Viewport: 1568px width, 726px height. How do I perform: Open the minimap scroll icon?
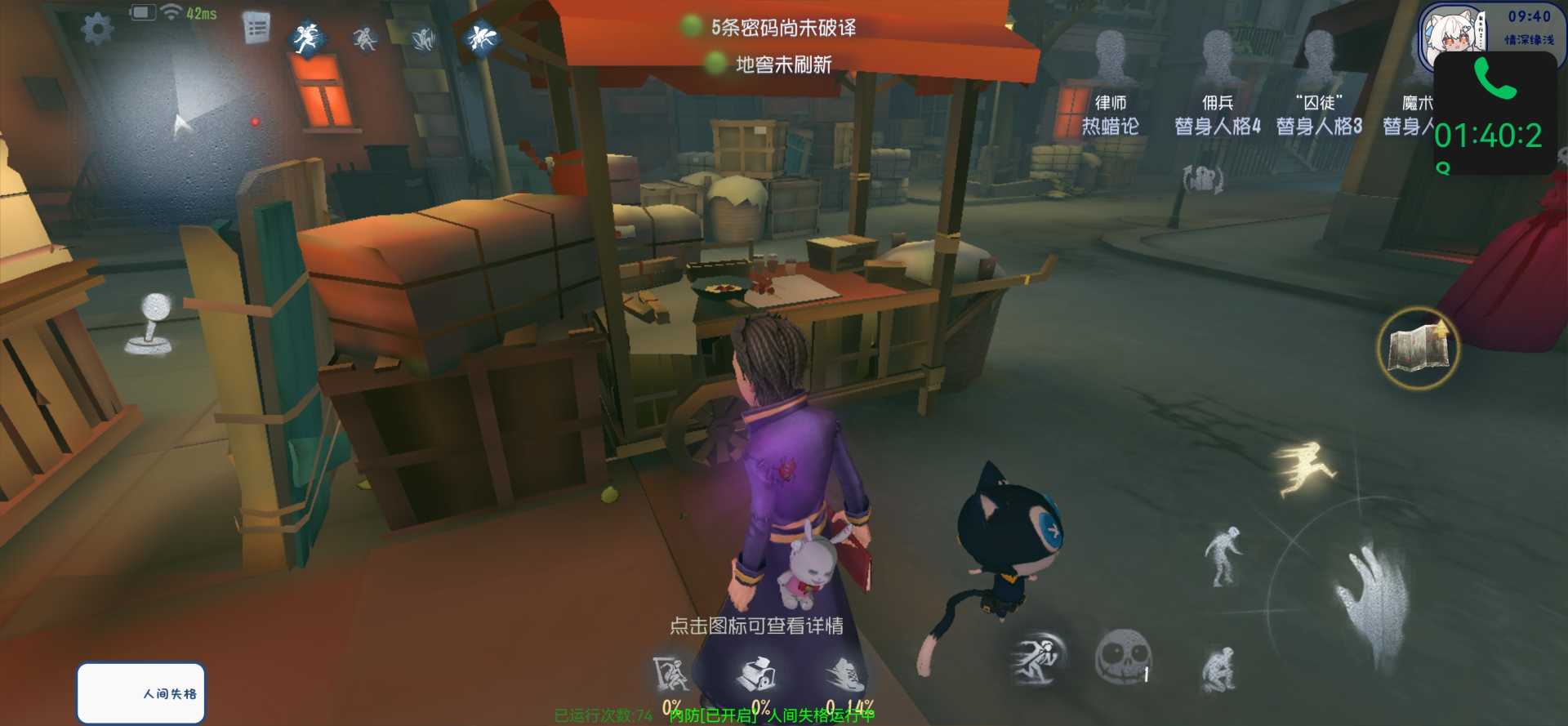pos(1419,348)
